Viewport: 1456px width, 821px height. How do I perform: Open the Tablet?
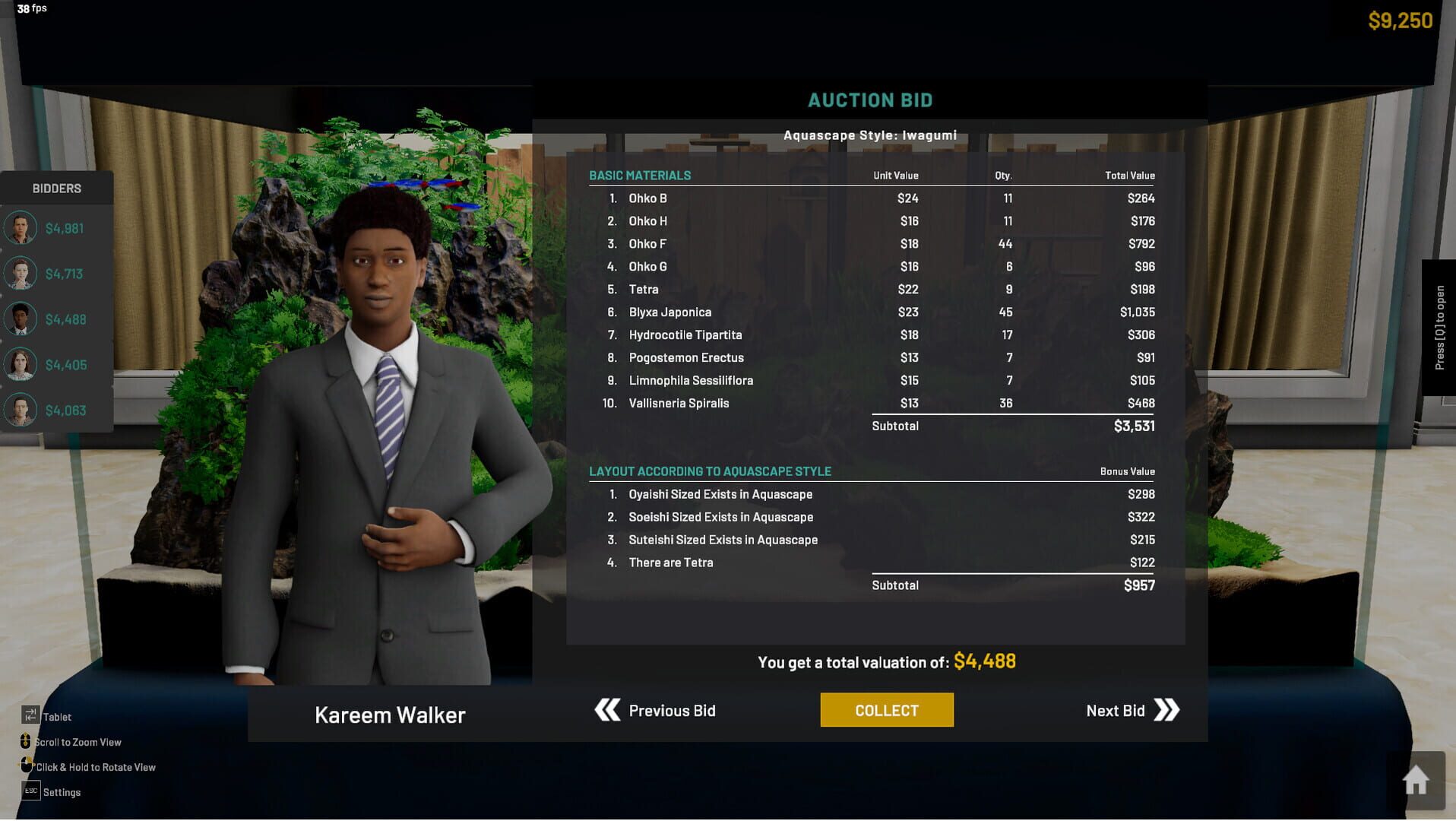coord(30,715)
